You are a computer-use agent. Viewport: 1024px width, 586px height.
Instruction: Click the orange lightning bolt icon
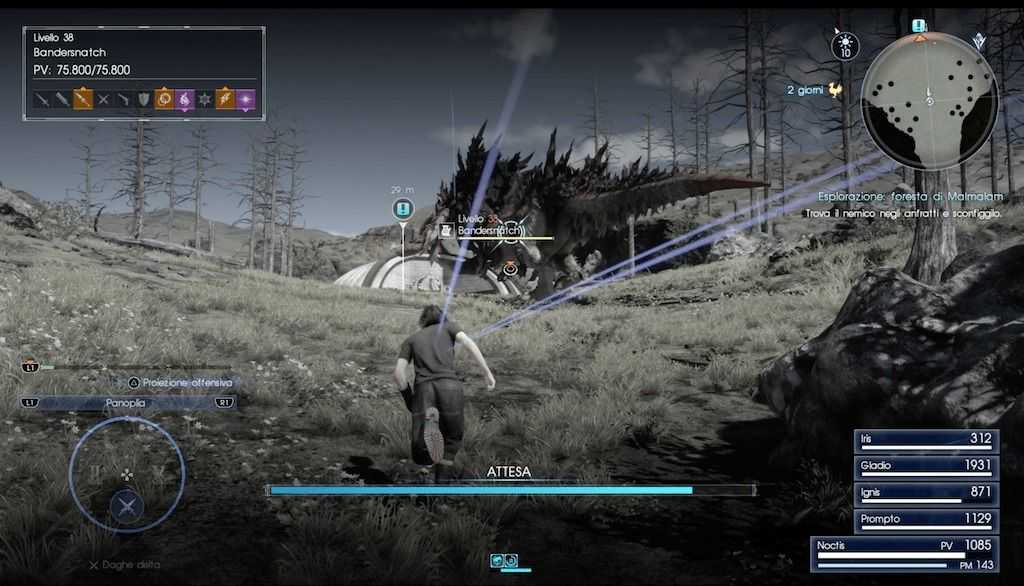(224, 99)
